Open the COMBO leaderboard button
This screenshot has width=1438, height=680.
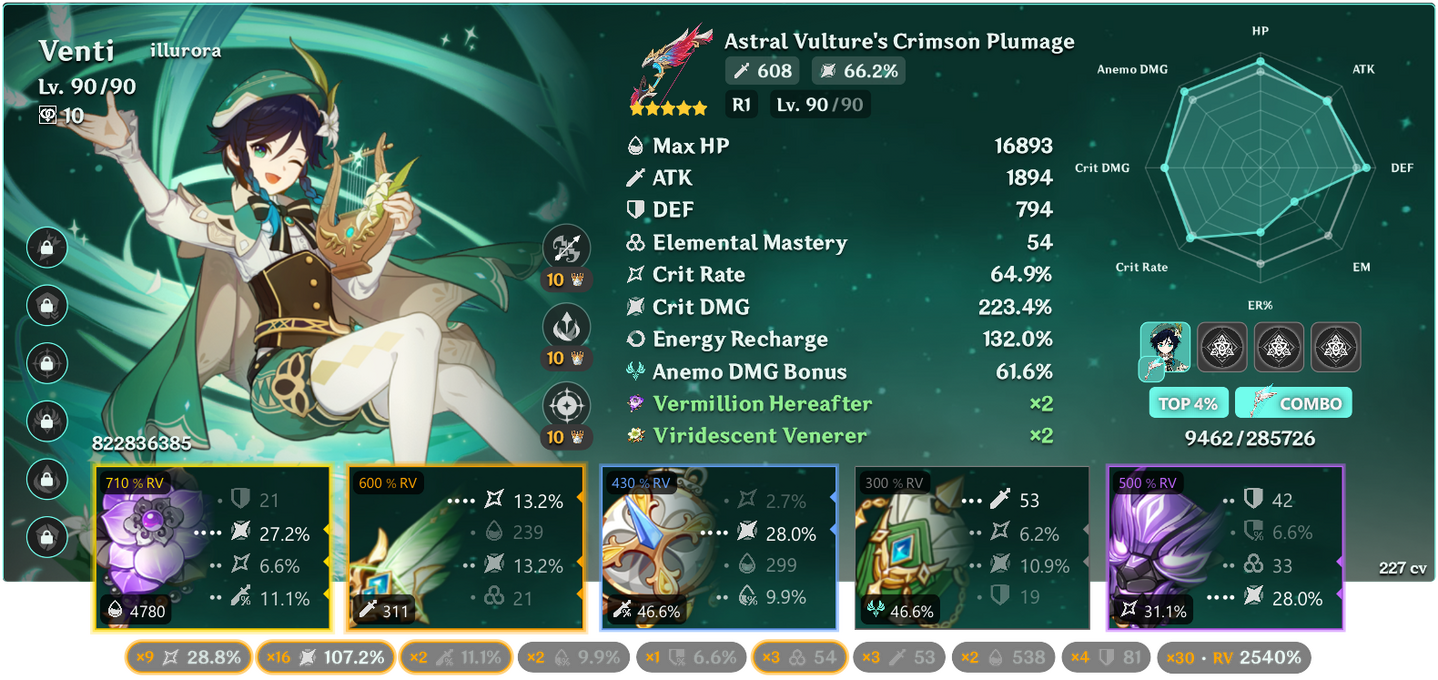(x=1293, y=404)
